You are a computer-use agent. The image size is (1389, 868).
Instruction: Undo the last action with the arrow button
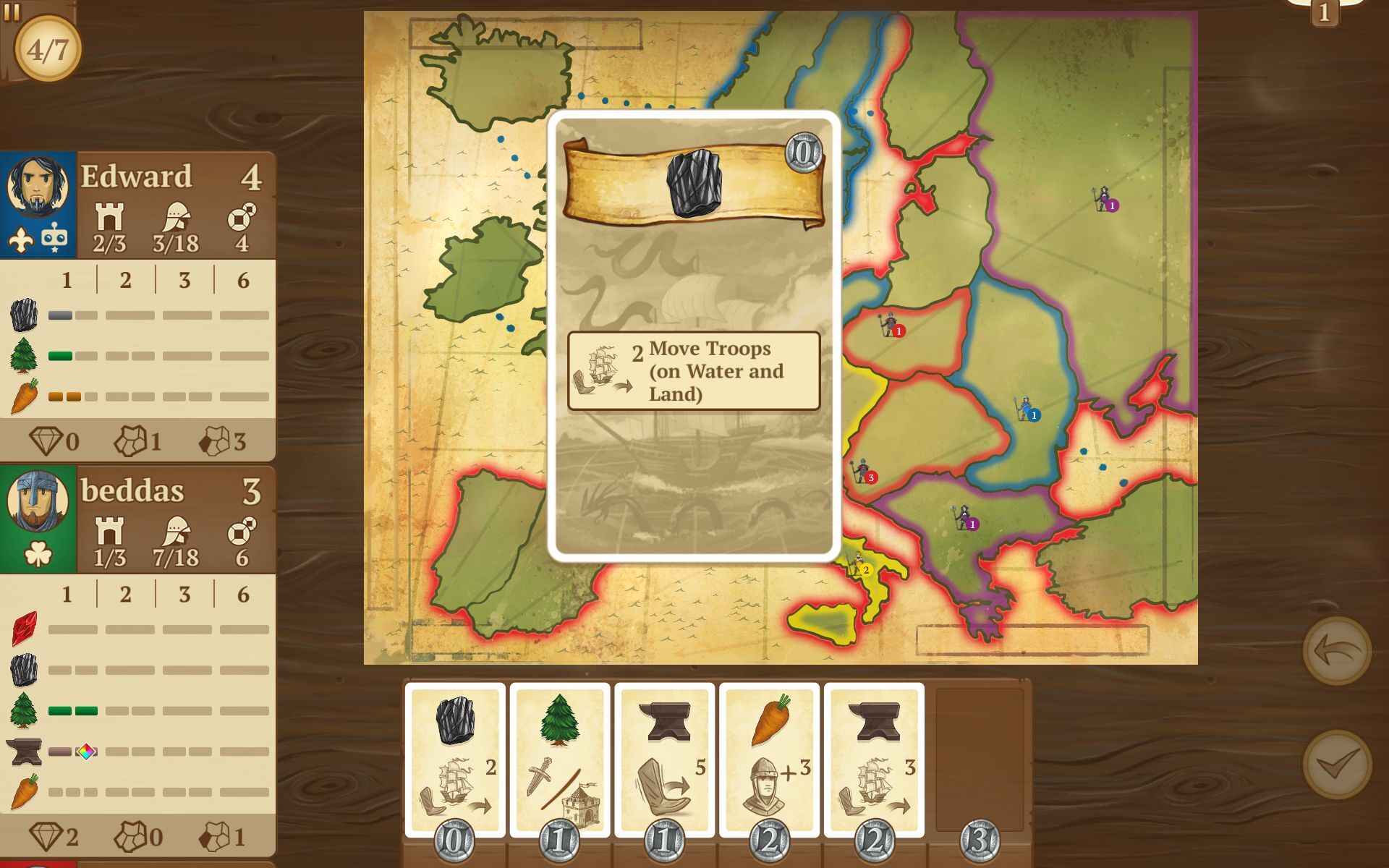pyautogui.click(x=1336, y=651)
